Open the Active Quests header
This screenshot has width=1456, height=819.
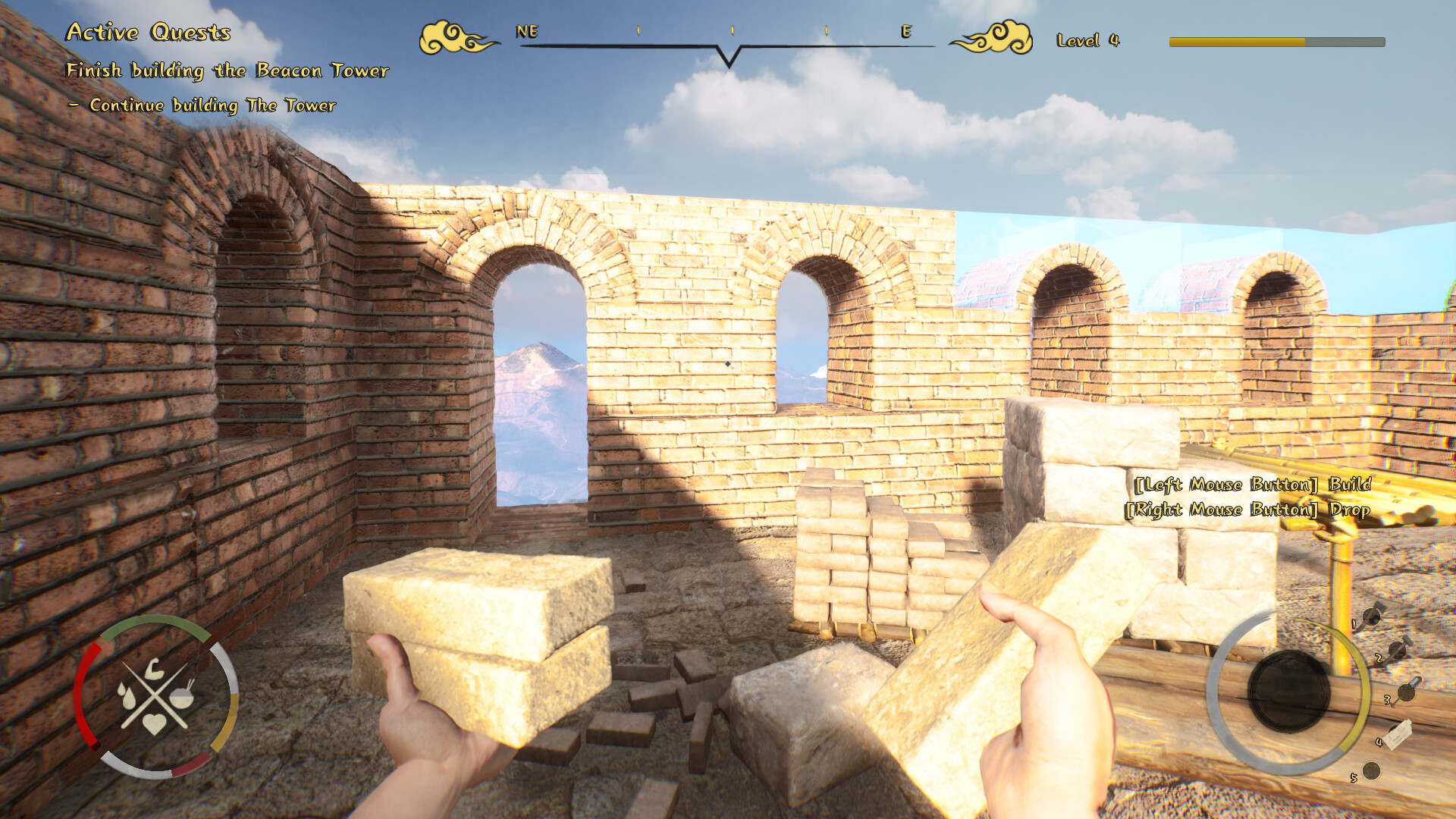coord(149,33)
